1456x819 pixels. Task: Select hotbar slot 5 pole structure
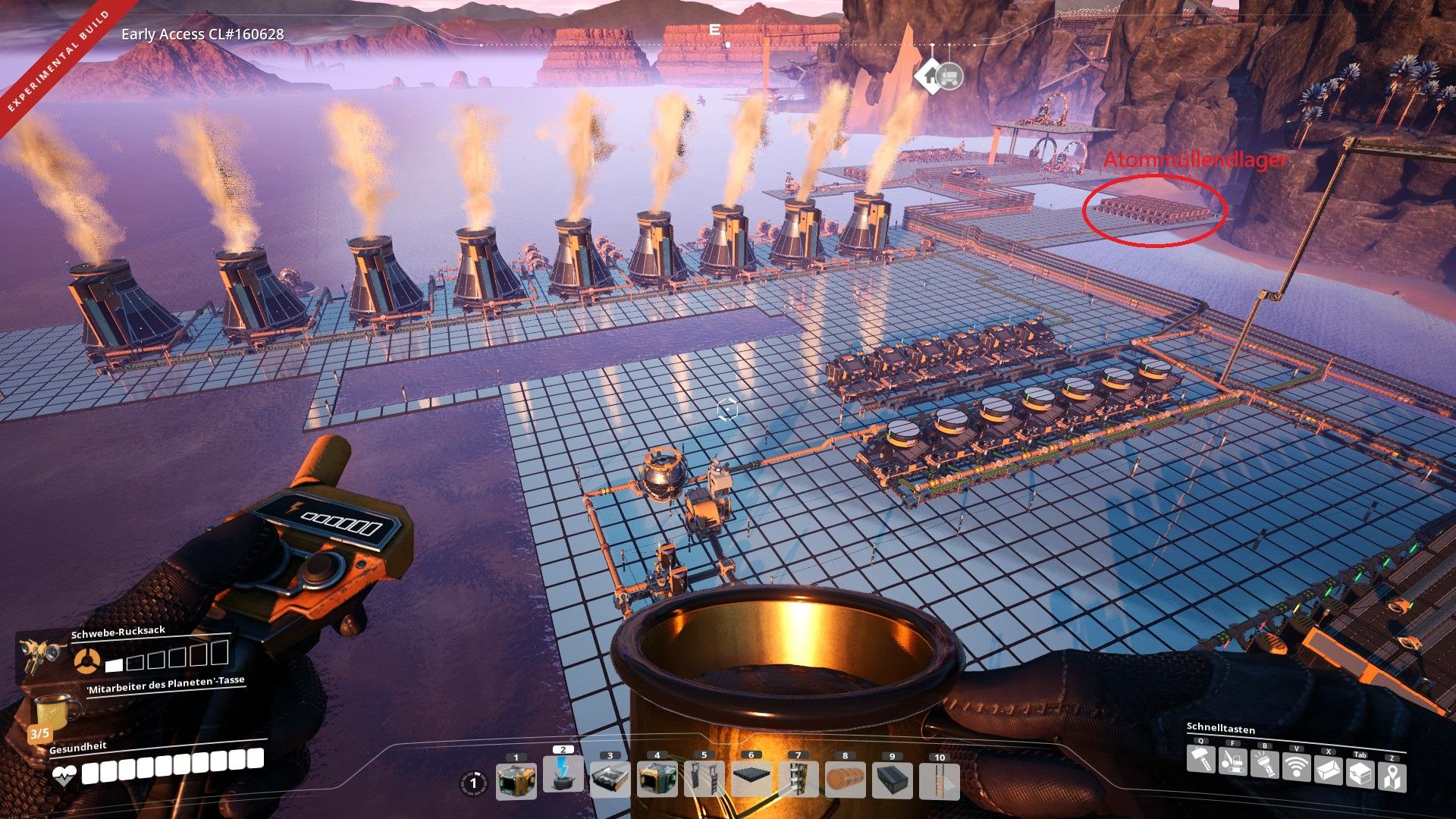pyautogui.click(x=704, y=780)
